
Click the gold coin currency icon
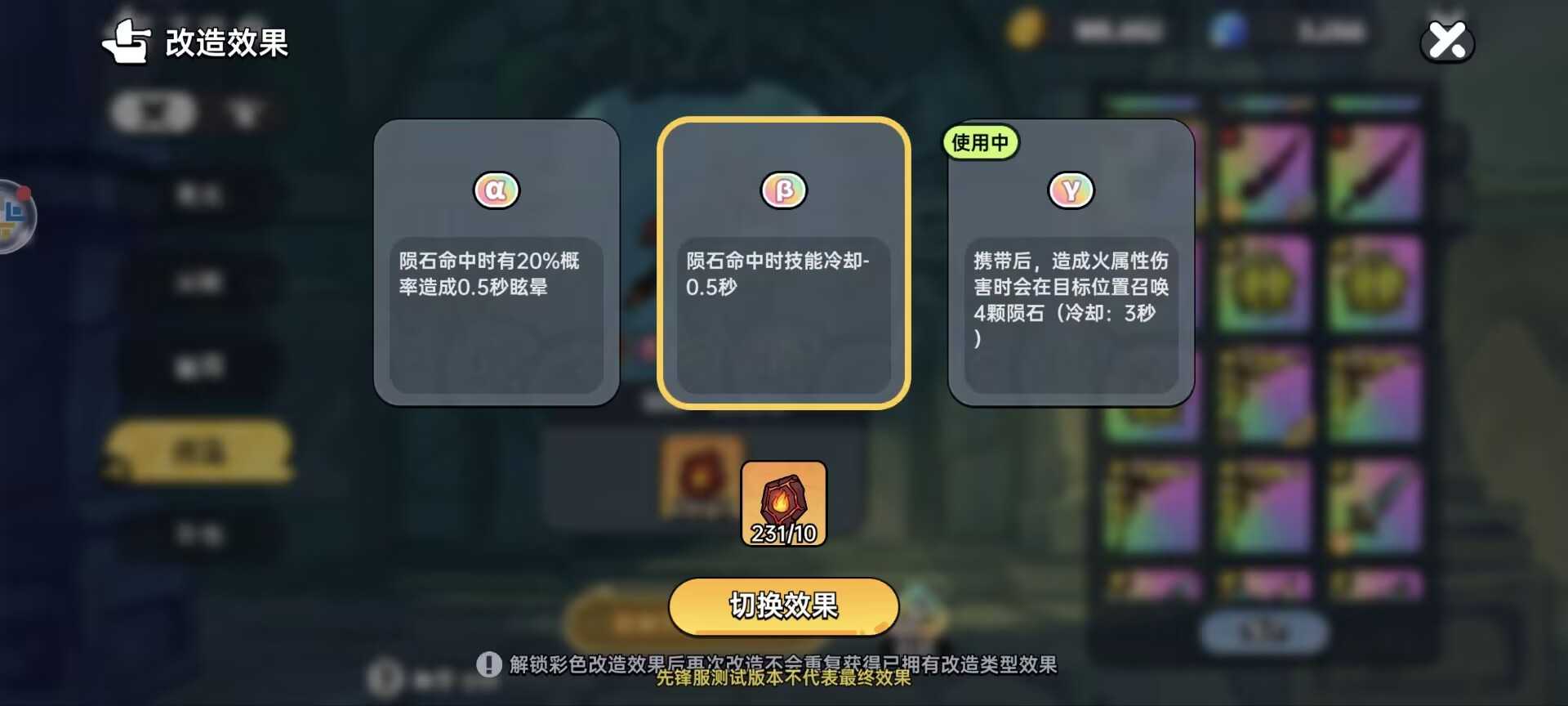click(x=1026, y=31)
